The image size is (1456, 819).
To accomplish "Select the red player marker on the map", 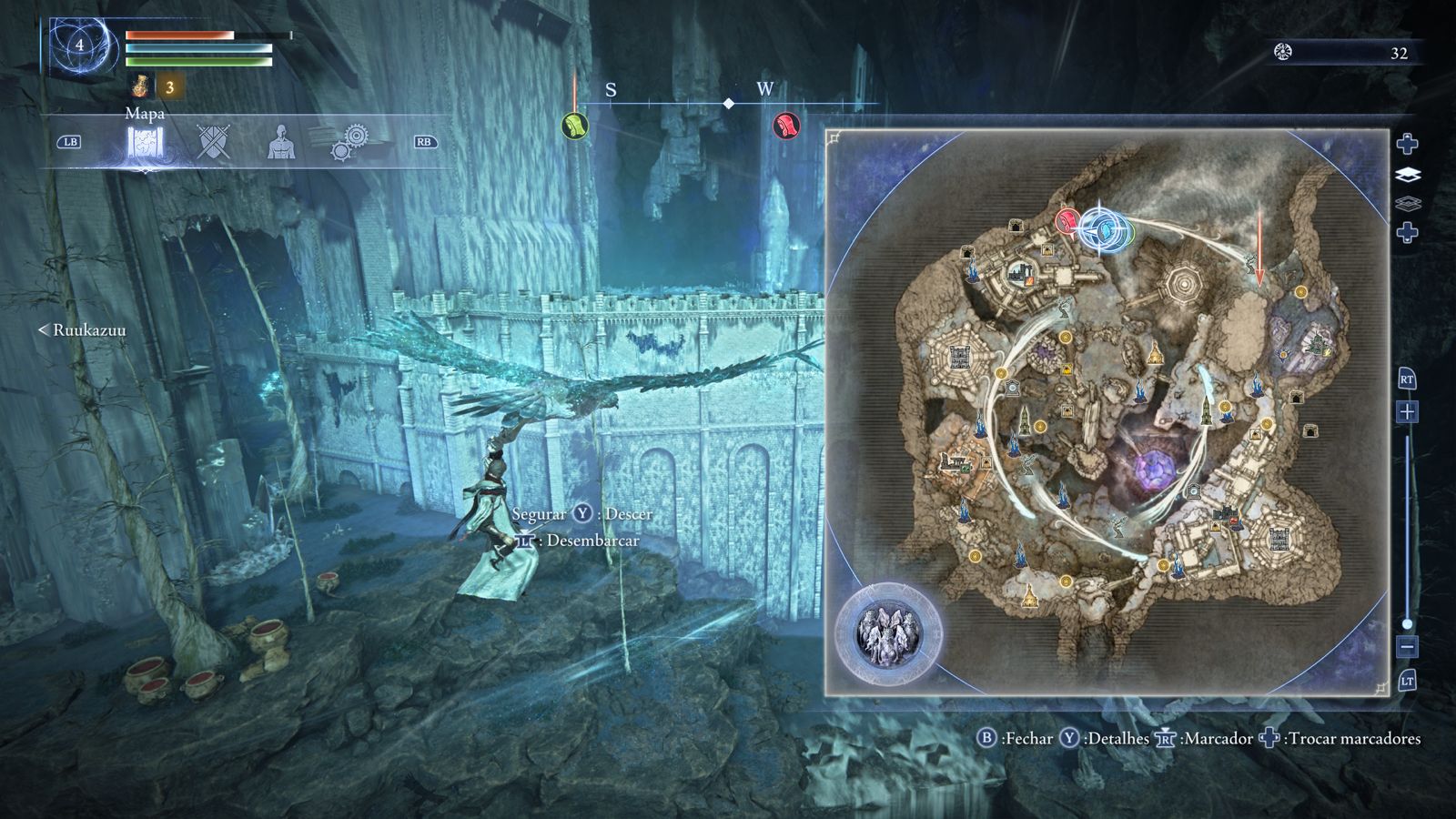I will click(1067, 220).
